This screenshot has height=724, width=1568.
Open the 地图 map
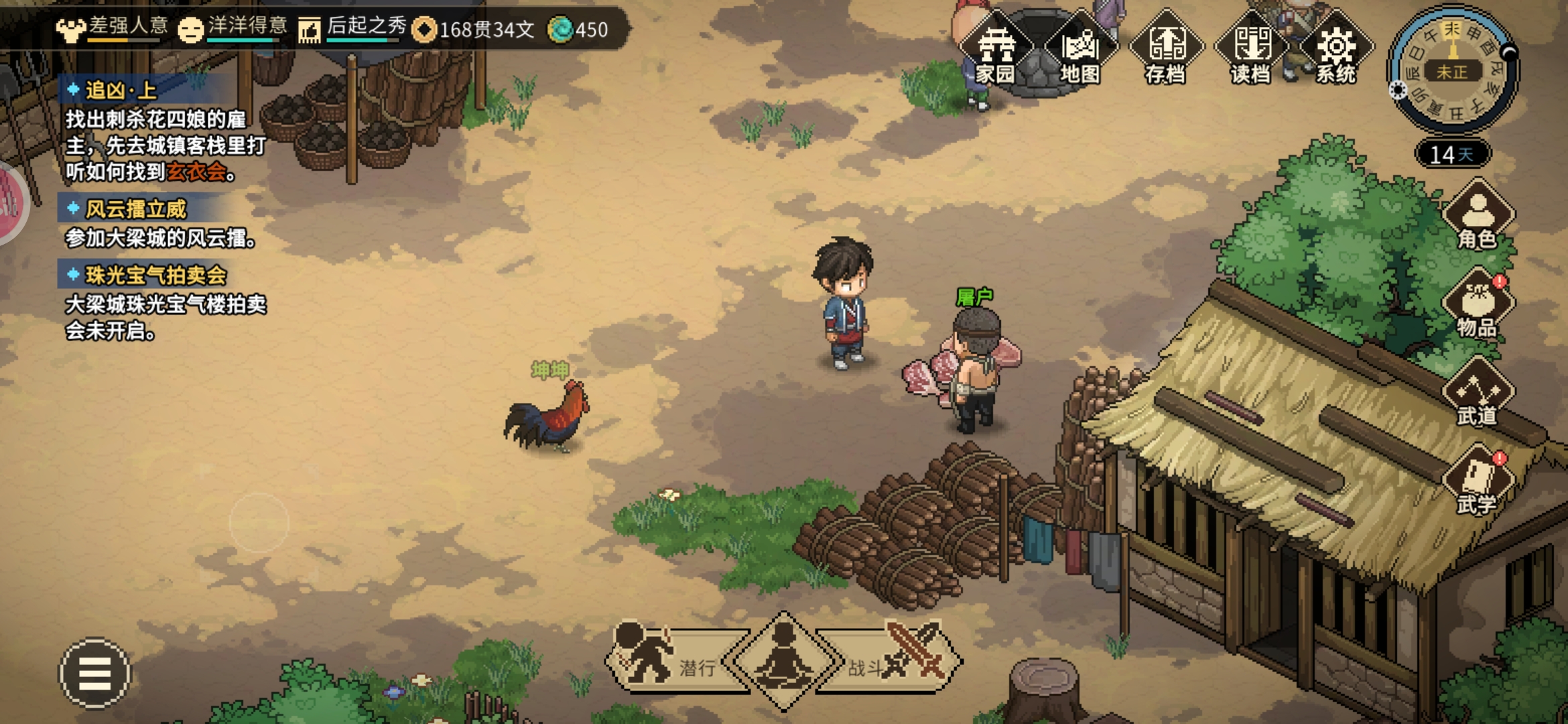(1080, 50)
